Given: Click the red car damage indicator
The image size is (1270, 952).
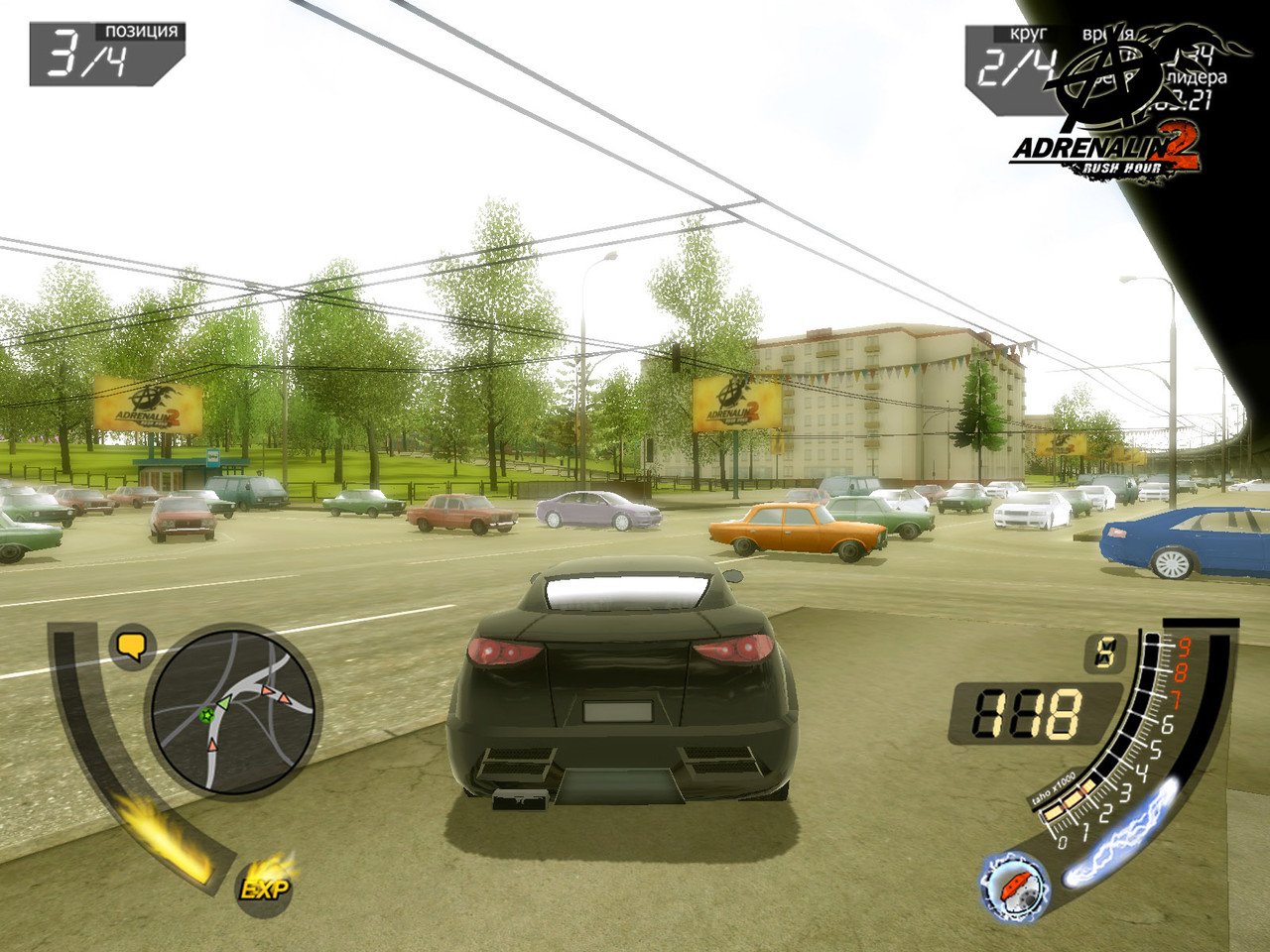Looking at the screenshot, I should click(1014, 885).
